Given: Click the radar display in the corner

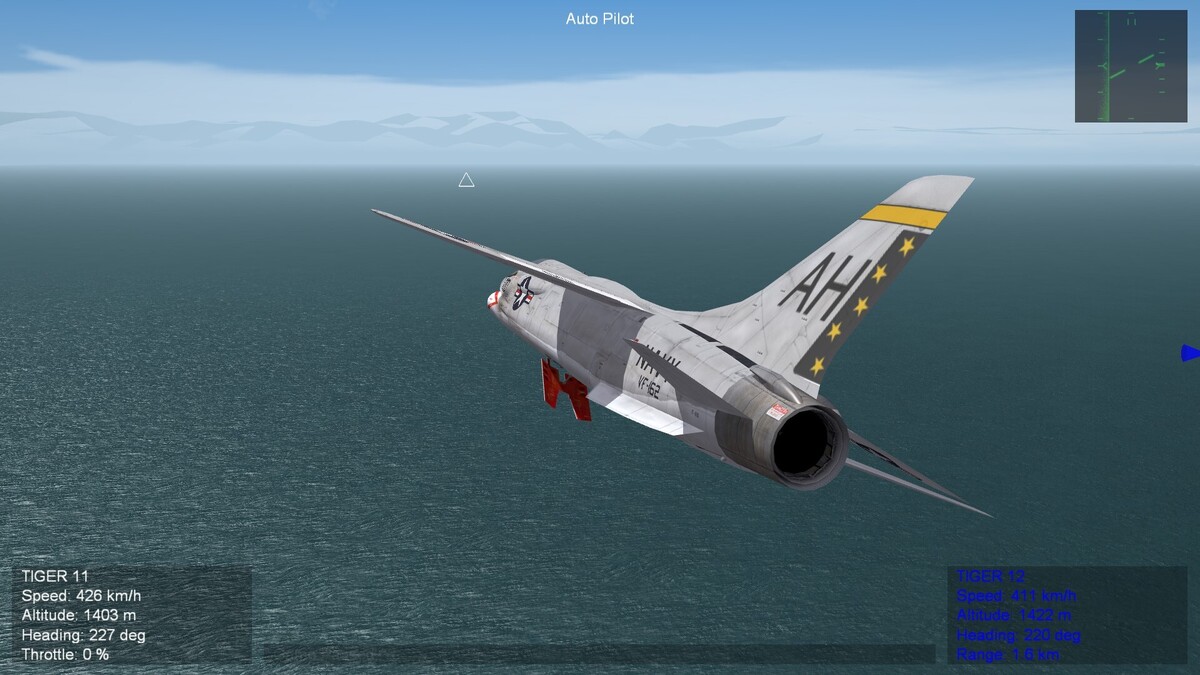Looking at the screenshot, I should coord(1130,66).
